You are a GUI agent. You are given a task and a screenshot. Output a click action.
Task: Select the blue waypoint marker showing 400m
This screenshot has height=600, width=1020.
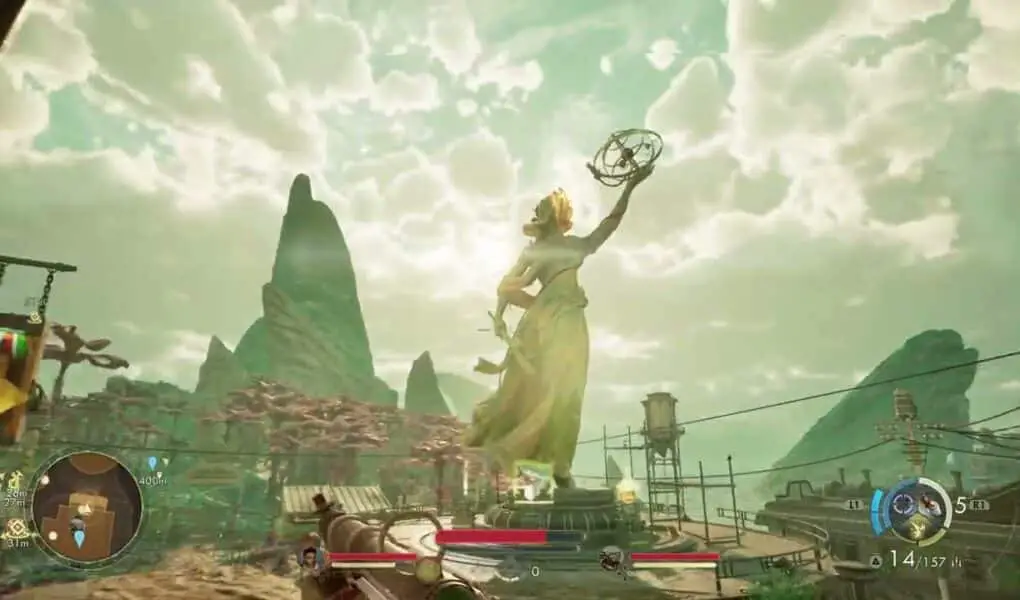[x=152, y=463]
